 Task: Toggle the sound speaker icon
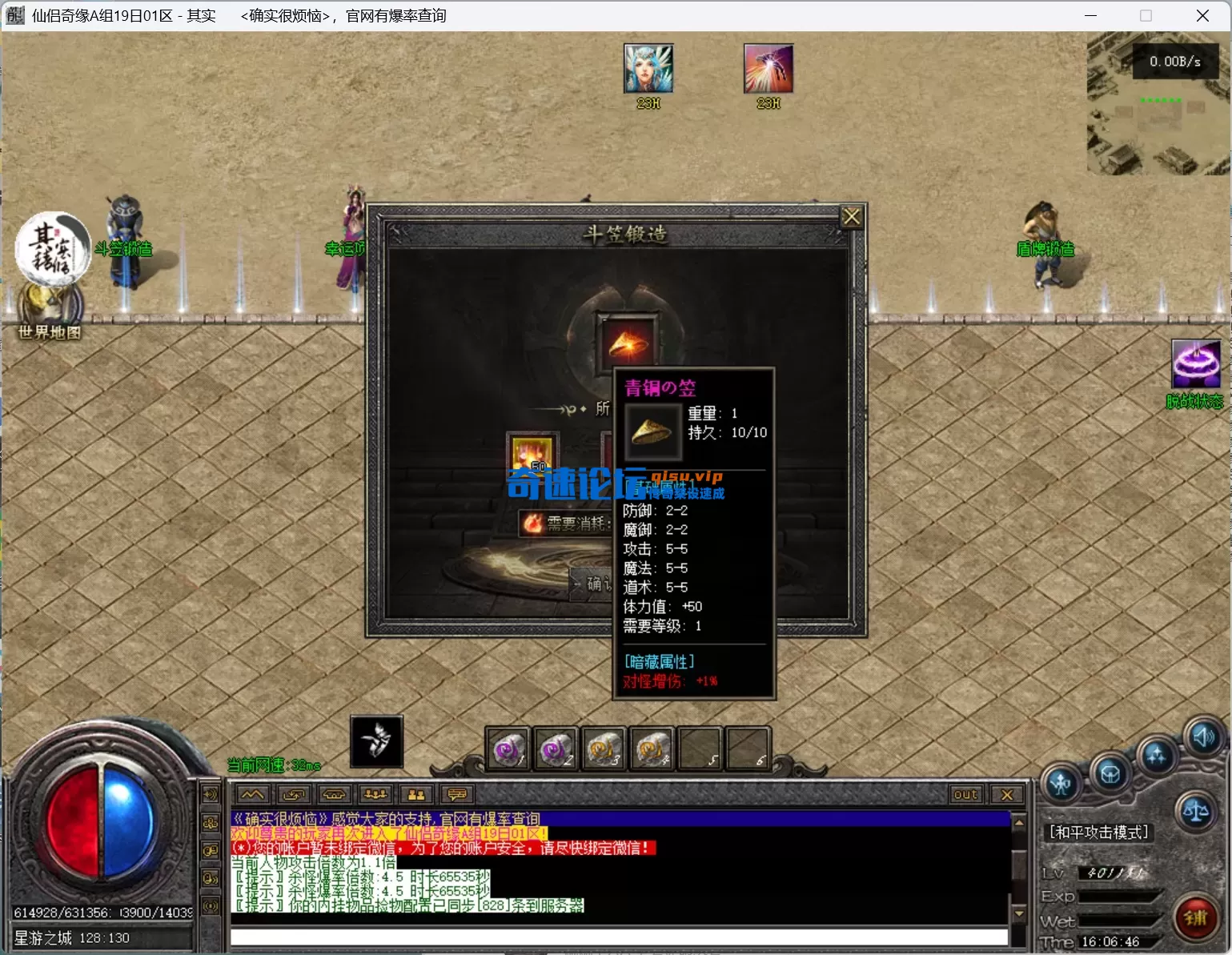(x=1203, y=736)
